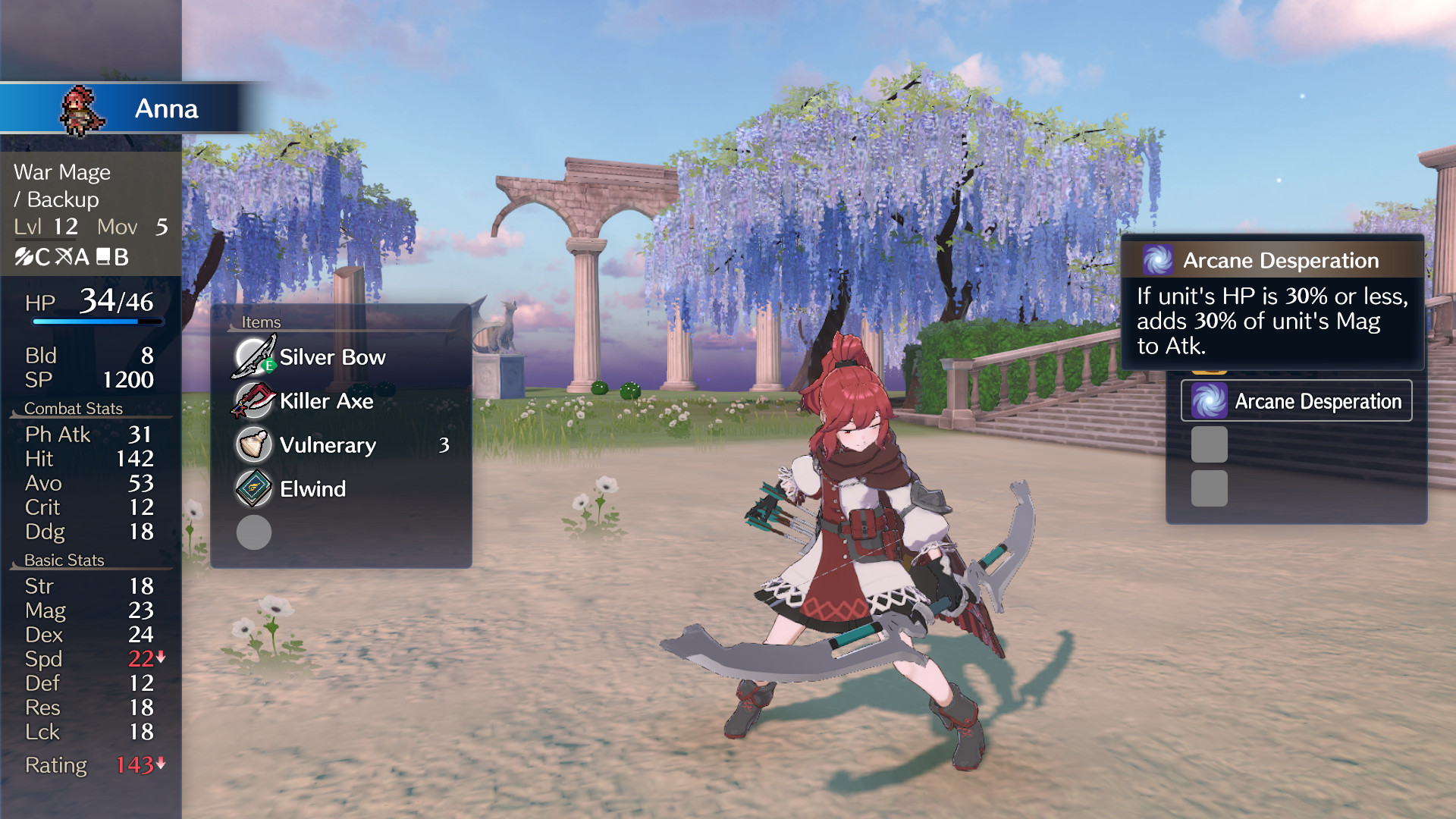Collapse the Items panel header
The height and width of the screenshot is (819, 1456).
(x=262, y=322)
